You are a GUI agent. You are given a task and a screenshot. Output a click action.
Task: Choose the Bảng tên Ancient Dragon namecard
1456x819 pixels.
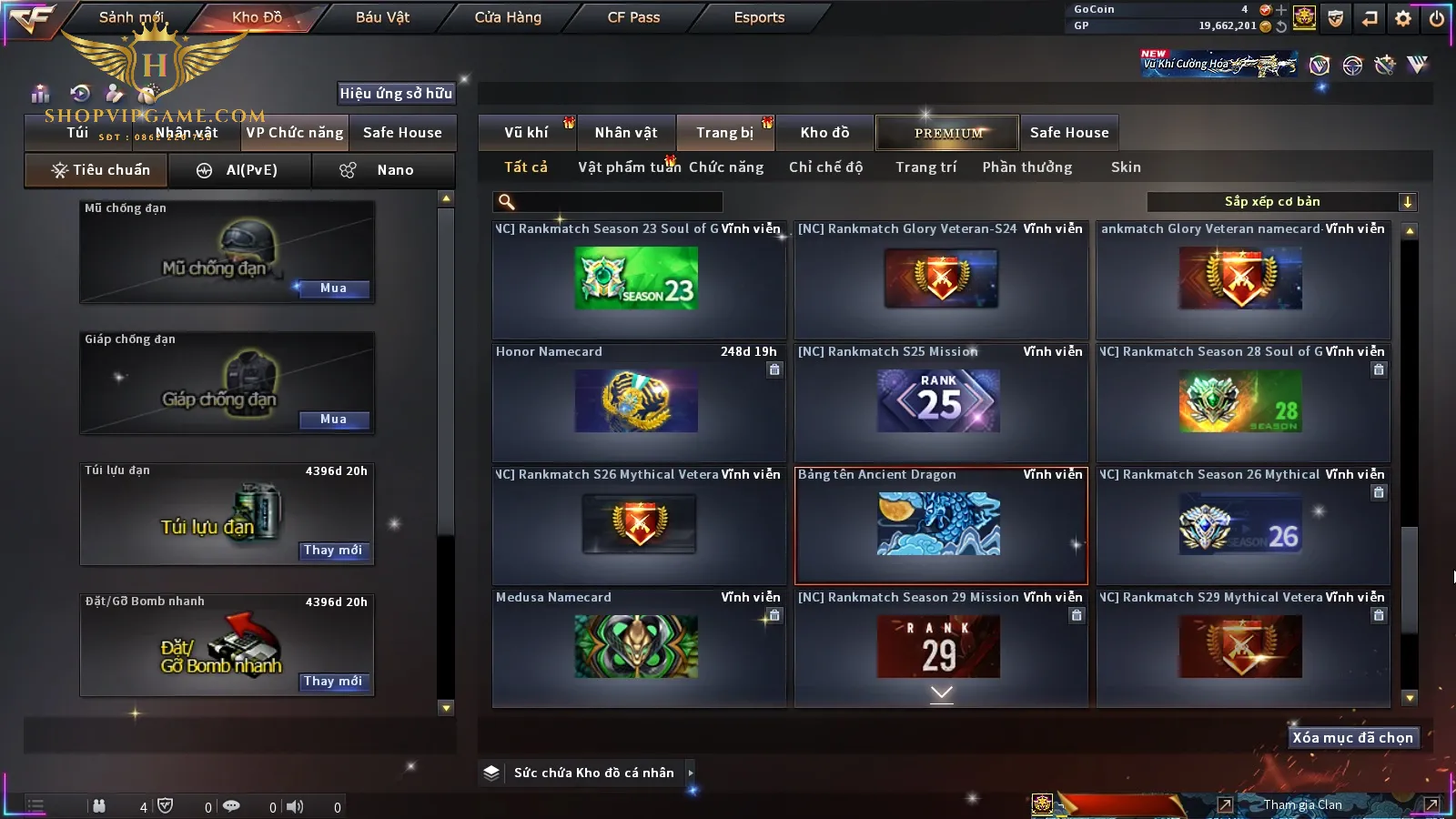coord(940,525)
